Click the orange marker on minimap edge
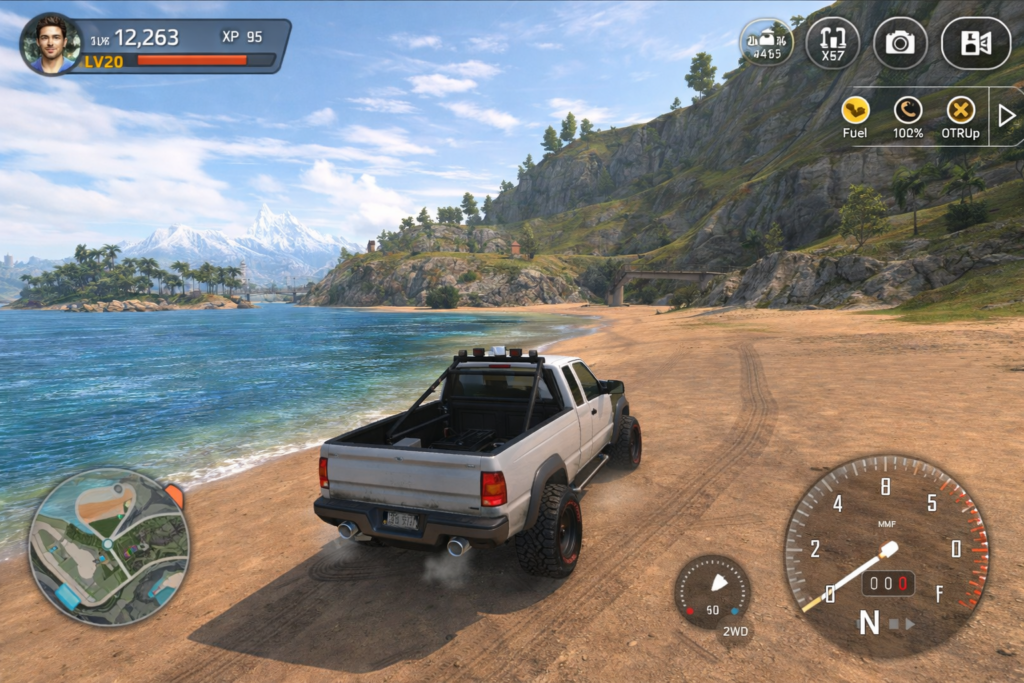Image resolution: width=1024 pixels, height=683 pixels. tap(174, 495)
